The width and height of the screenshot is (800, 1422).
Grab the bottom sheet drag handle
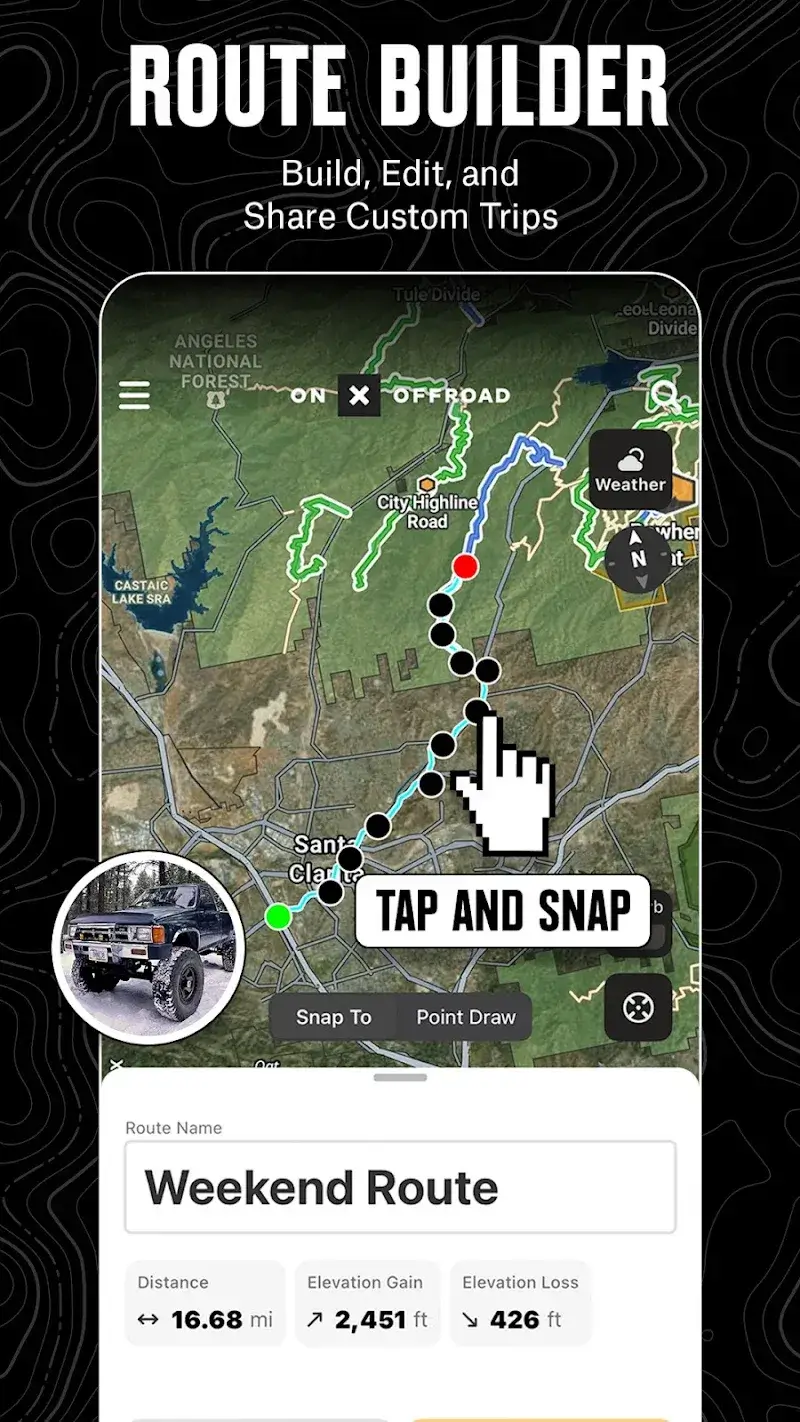click(x=400, y=1078)
